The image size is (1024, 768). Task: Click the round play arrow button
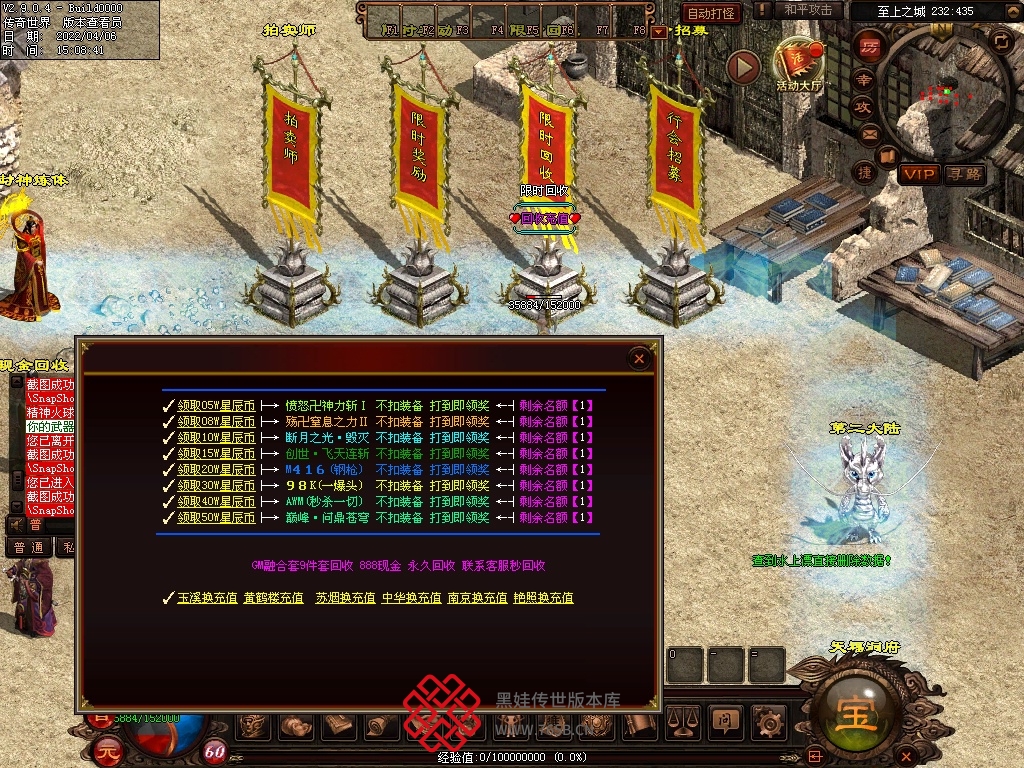coord(743,67)
